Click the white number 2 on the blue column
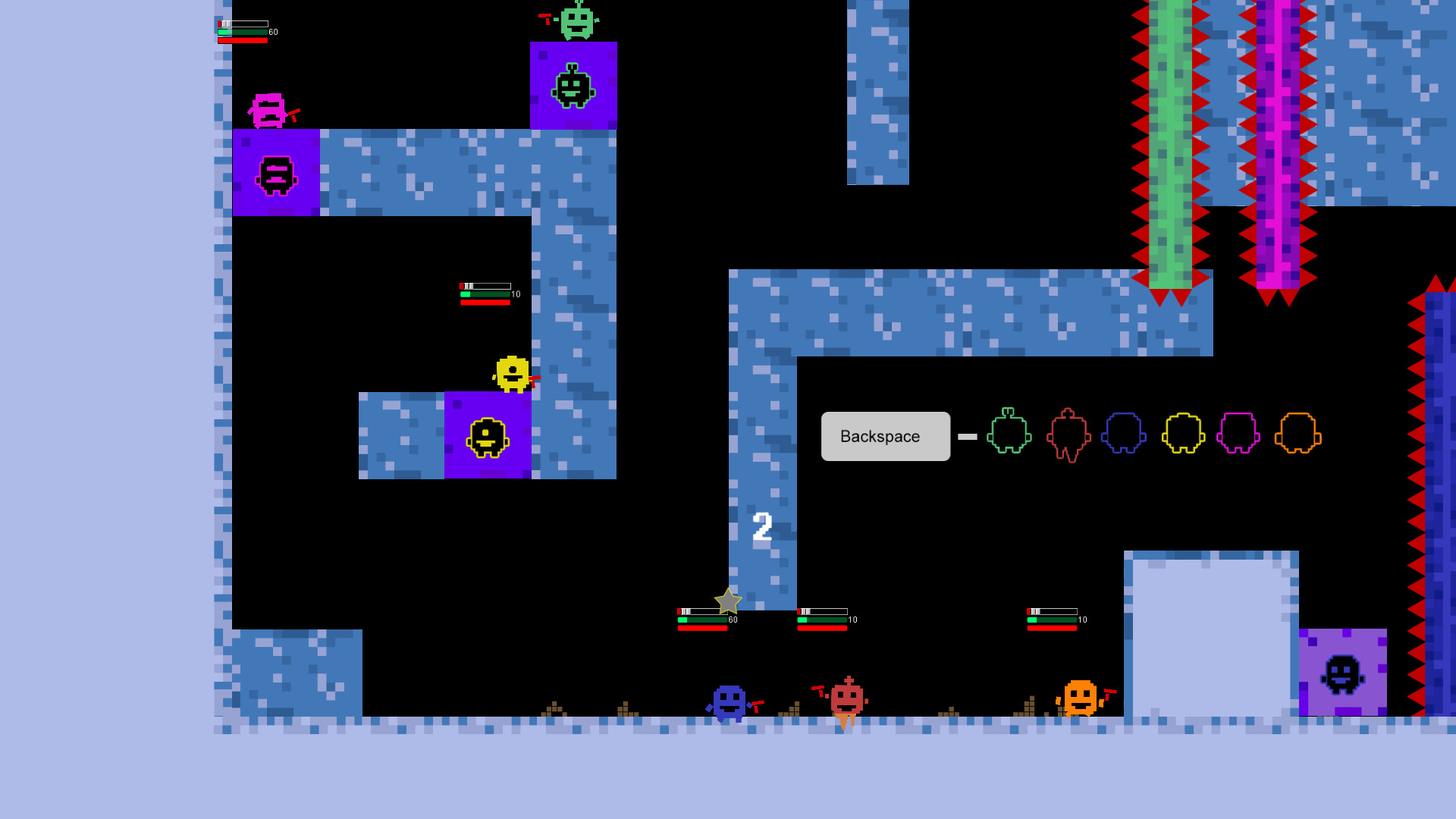 (x=761, y=526)
